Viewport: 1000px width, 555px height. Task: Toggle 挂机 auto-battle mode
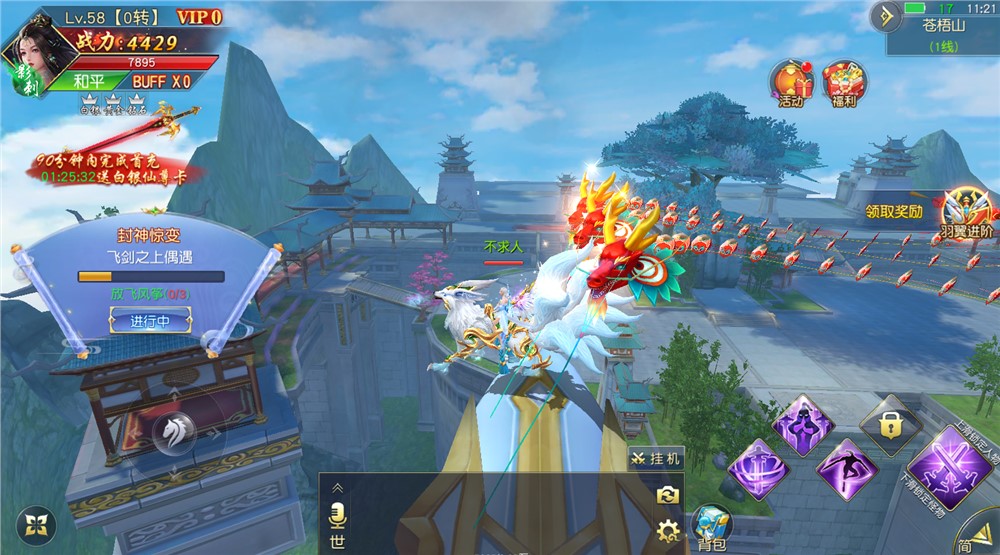[656, 458]
